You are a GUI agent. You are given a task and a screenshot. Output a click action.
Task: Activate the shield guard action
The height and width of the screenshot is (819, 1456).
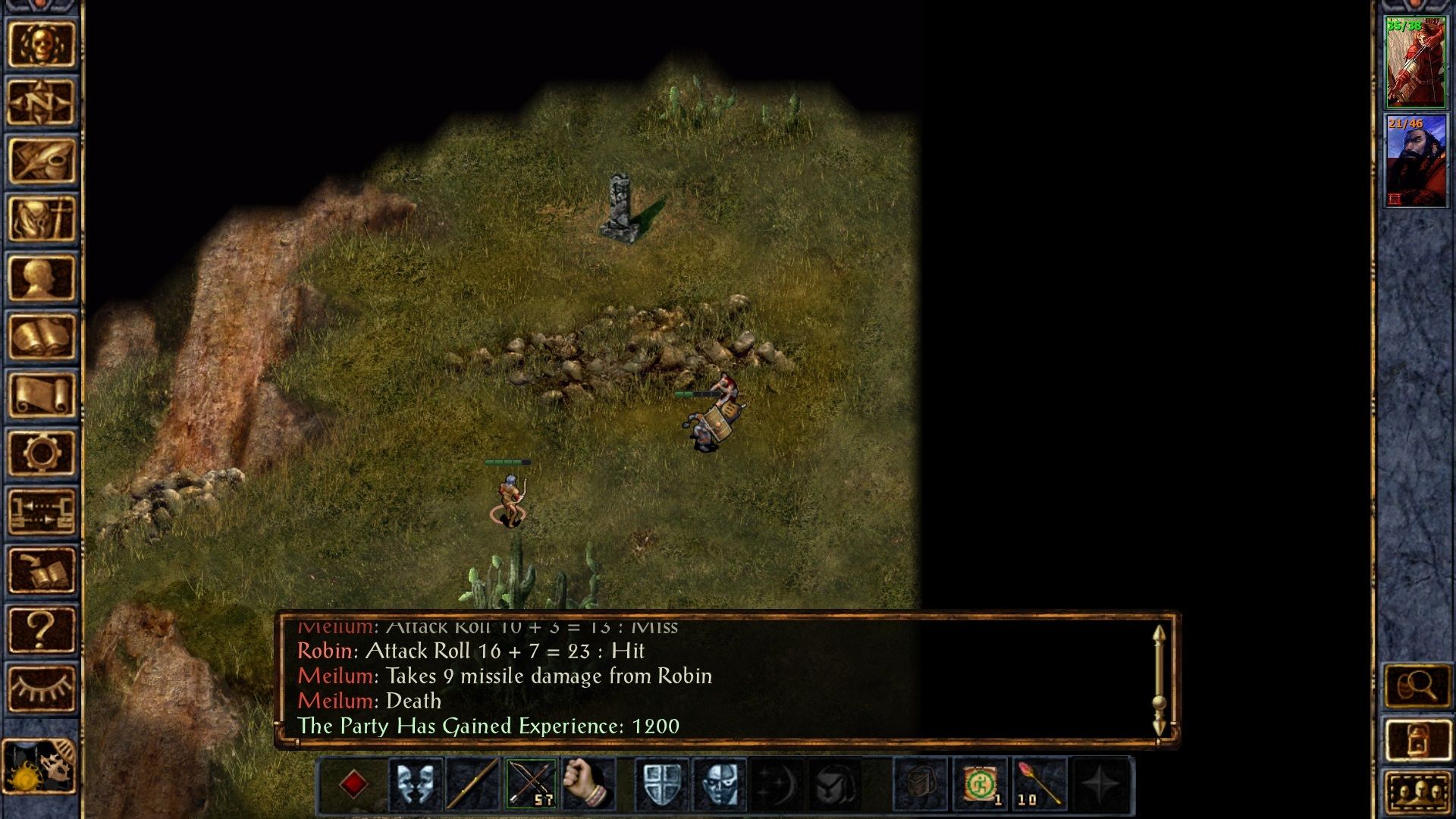click(x=661, y=783)
